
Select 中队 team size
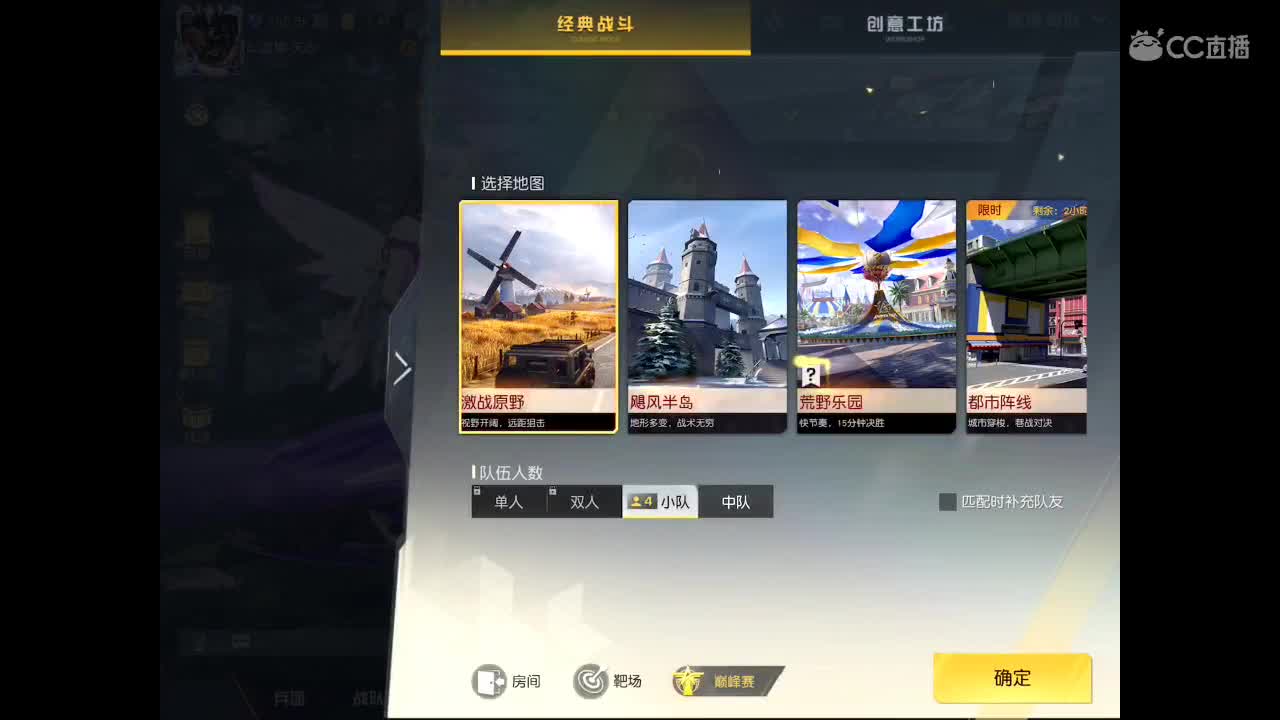736,501
